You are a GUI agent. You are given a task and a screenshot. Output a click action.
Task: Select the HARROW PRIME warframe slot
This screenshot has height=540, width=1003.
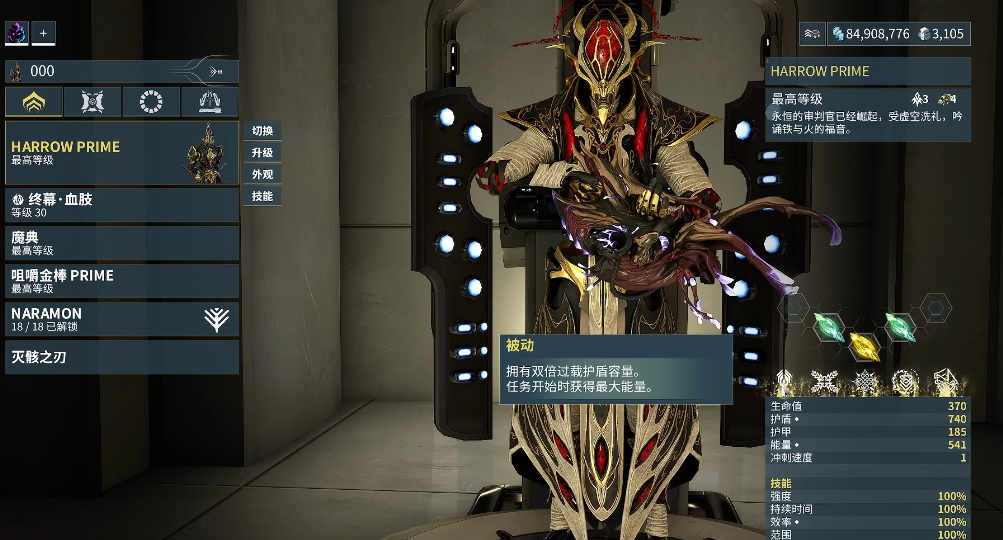[121, 153]
